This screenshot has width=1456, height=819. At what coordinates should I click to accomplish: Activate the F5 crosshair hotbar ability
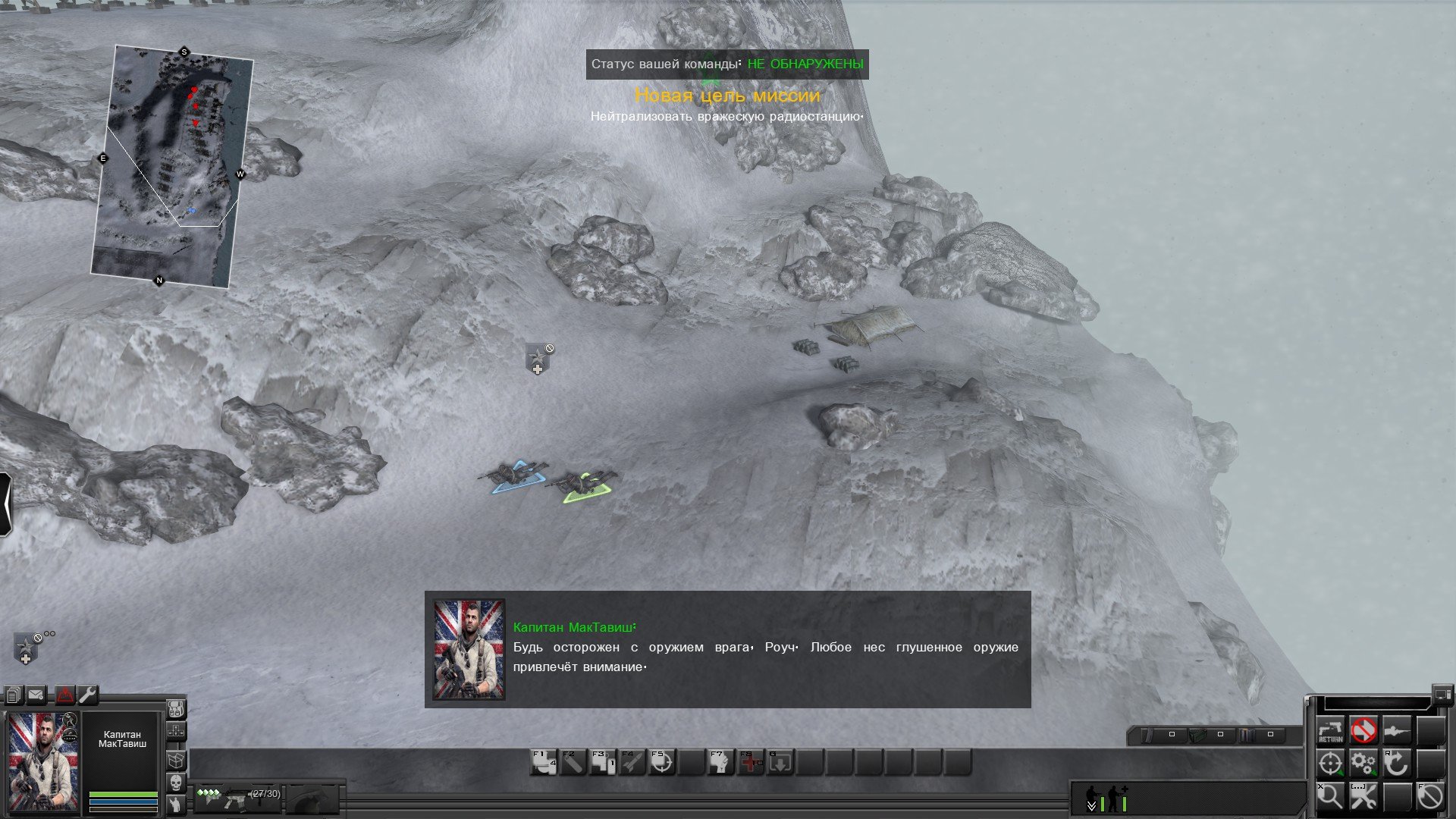coord(661,763)
